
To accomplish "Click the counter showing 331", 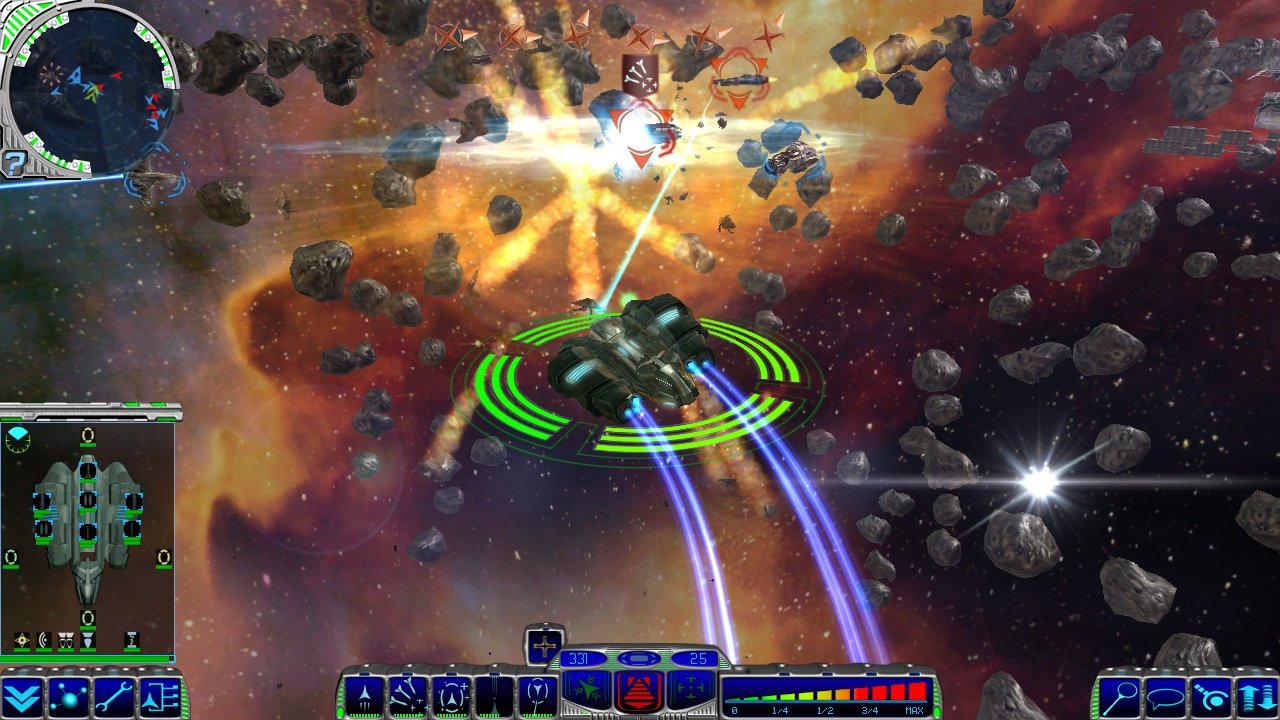I will [x=578, y=659].
